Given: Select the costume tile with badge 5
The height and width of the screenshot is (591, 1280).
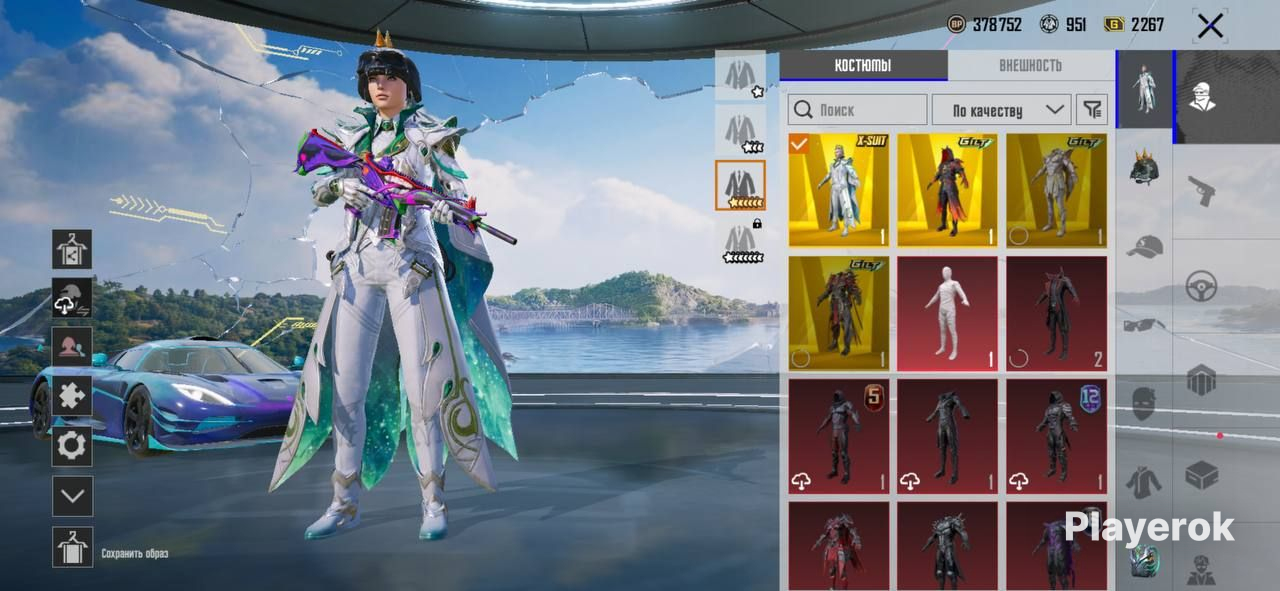Looking at the screenshot, I should [838, 436].
